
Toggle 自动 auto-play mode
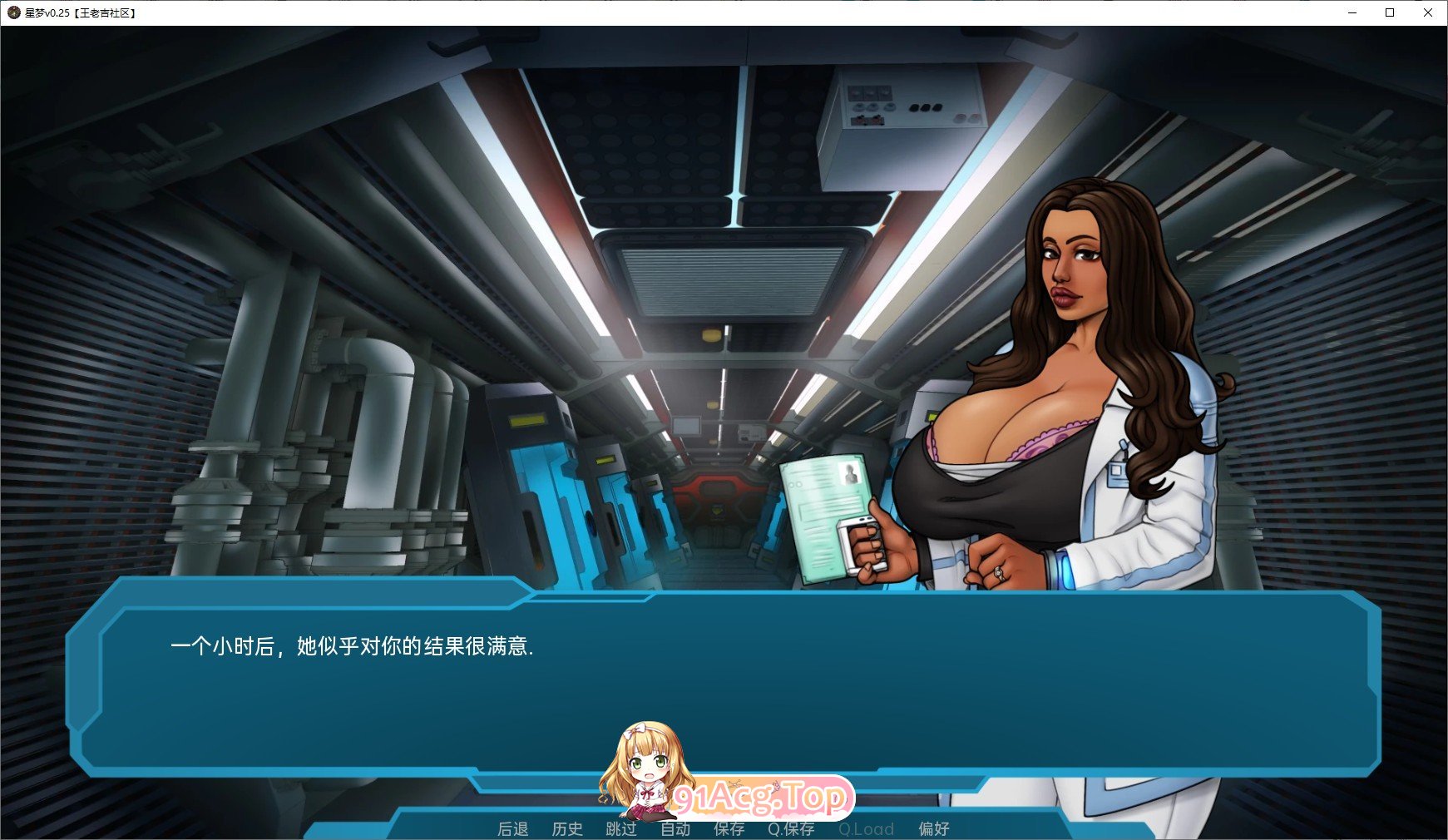pyautogui.click(x=675, y=828)
